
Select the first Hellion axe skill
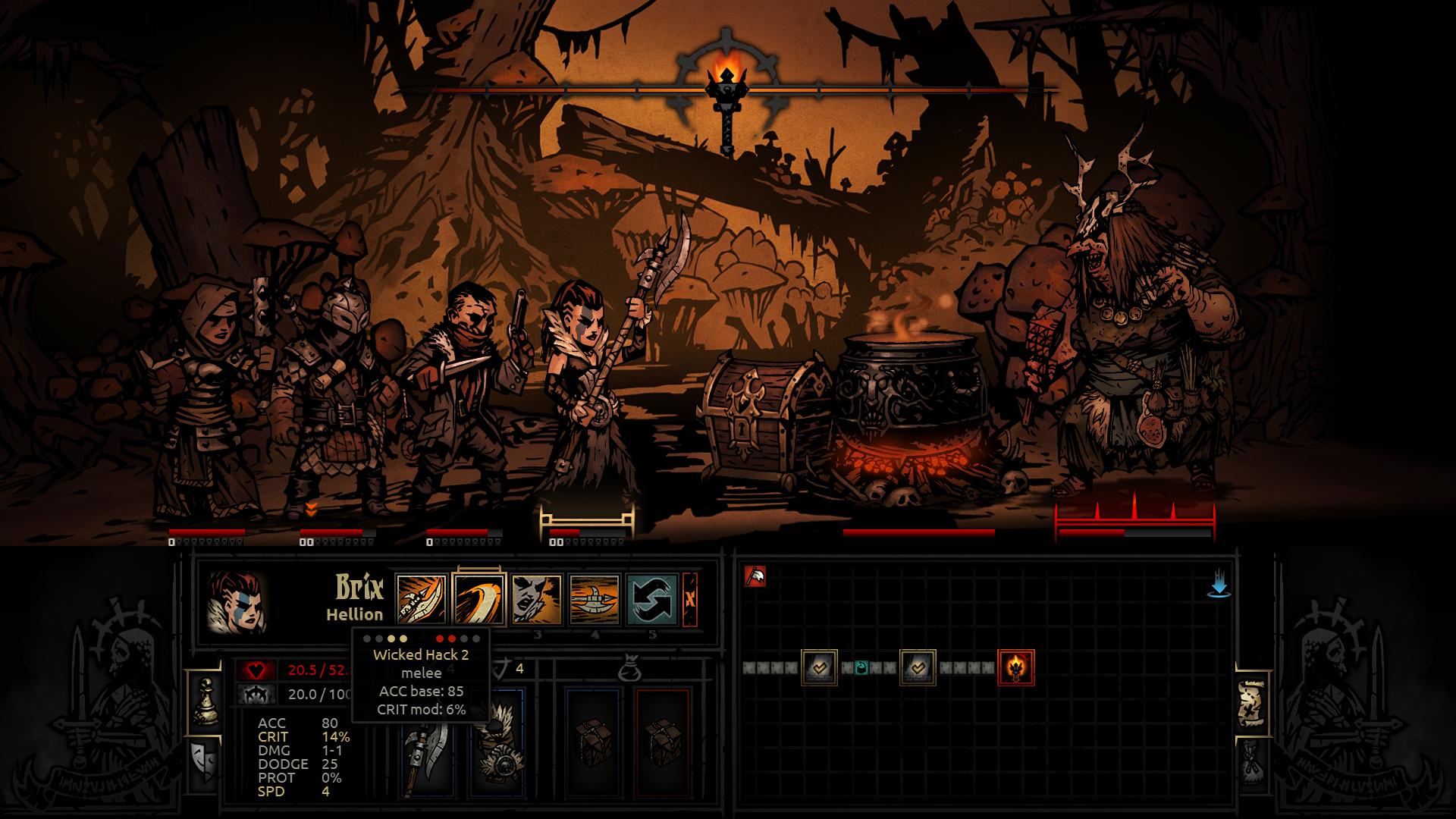point(422,599)
